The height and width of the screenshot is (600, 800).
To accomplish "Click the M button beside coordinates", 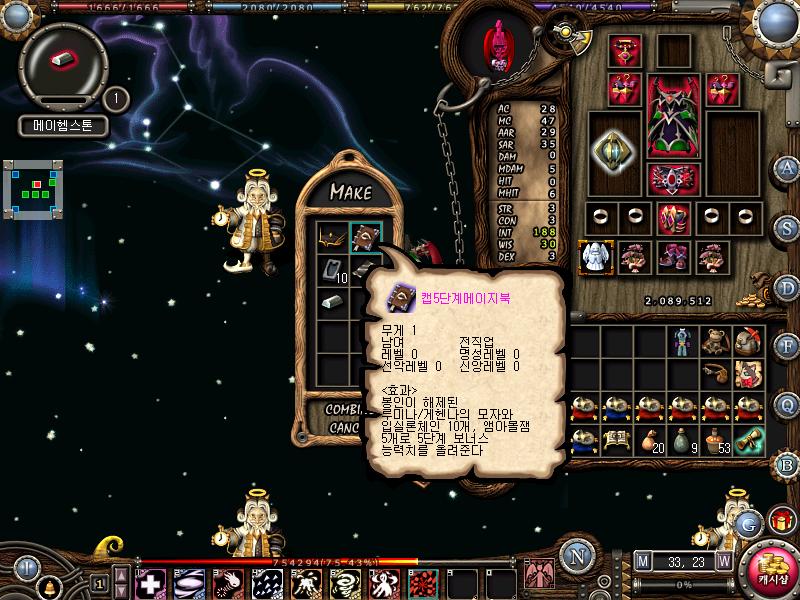I will click(x=642, y=560).
